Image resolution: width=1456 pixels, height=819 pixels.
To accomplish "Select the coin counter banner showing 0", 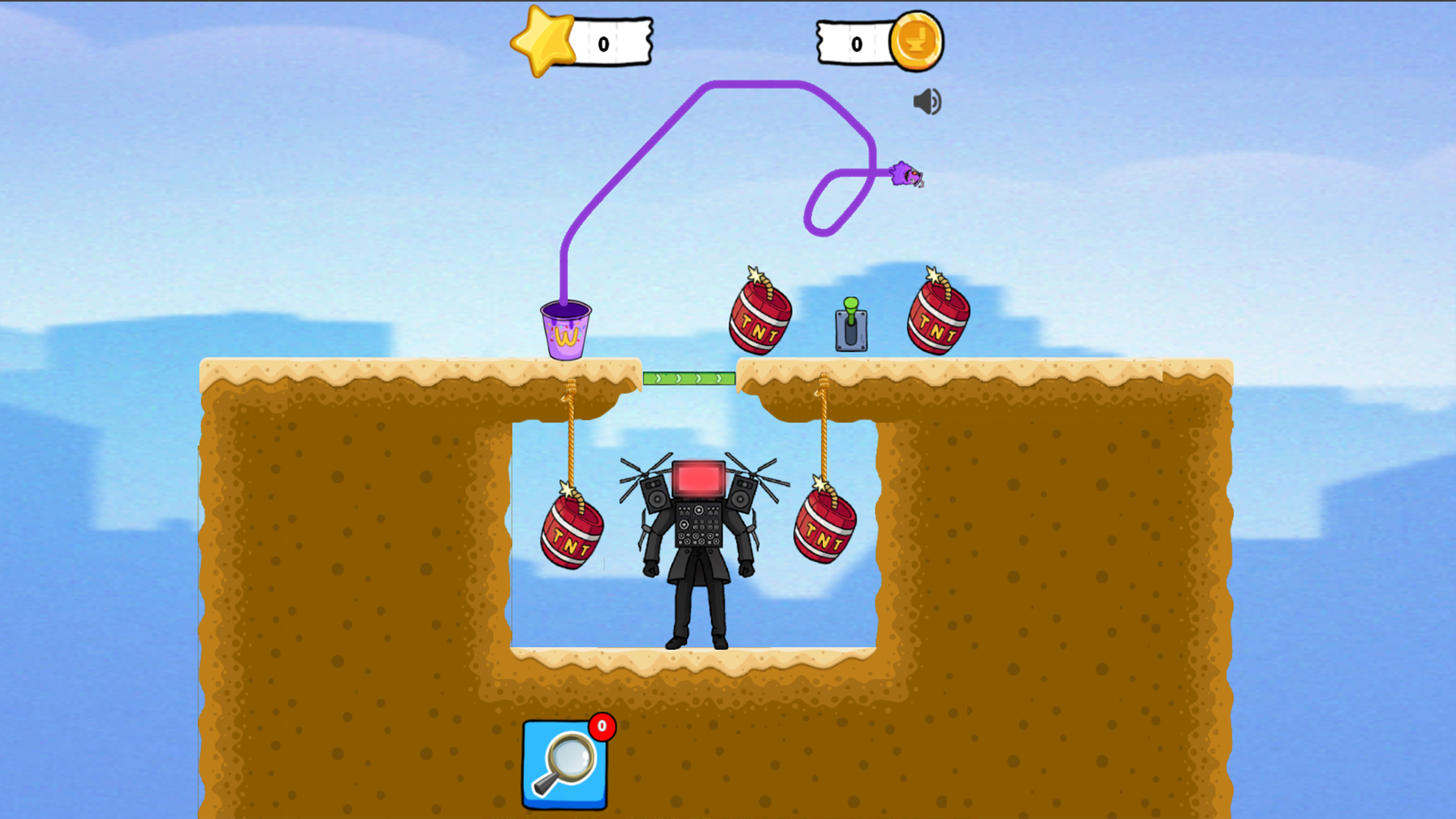I will [x=855, y=43].
